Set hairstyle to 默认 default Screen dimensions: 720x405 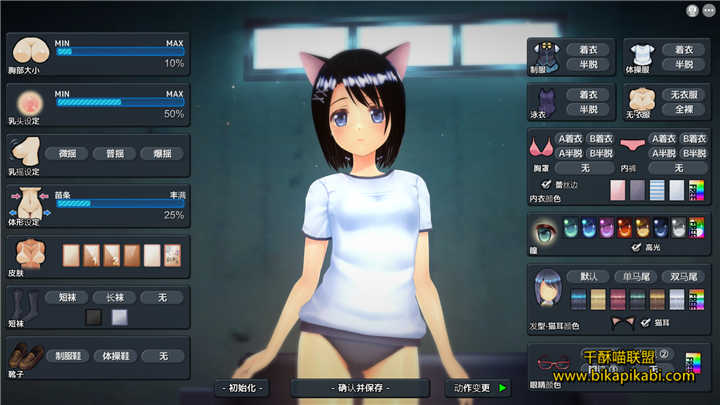click(x=588, y=276)
